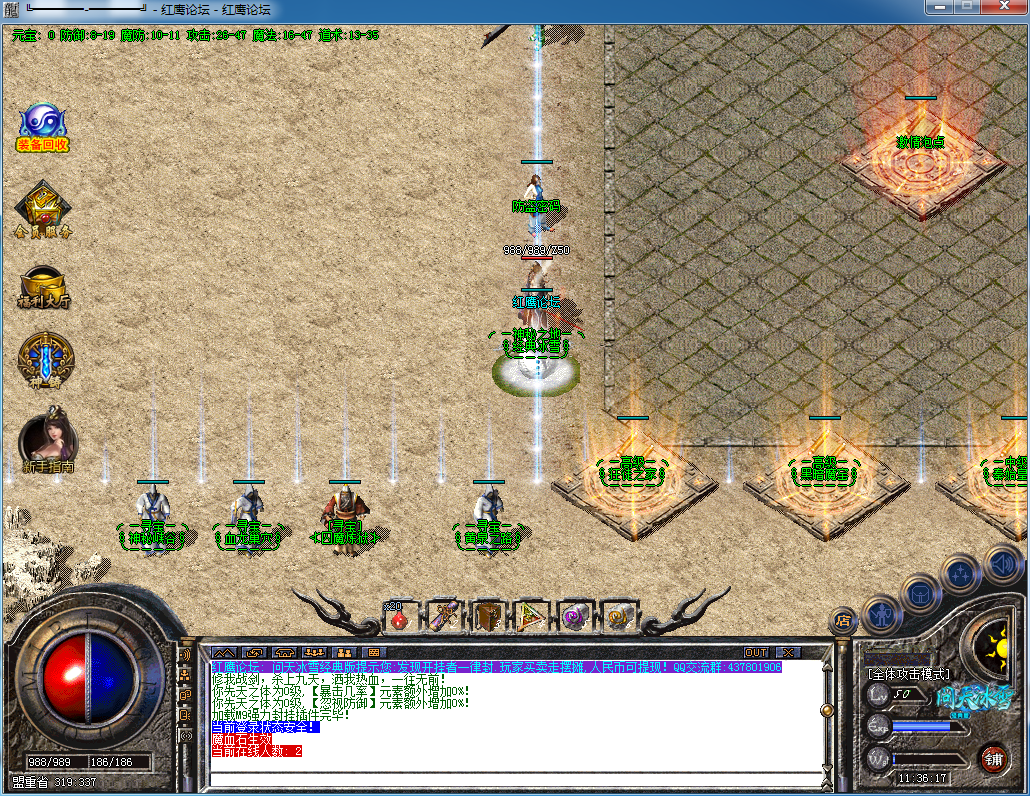Viewport: 1030px width, 796px height.
Task: Open the skills sparkle round button
Action: (960, 573)
